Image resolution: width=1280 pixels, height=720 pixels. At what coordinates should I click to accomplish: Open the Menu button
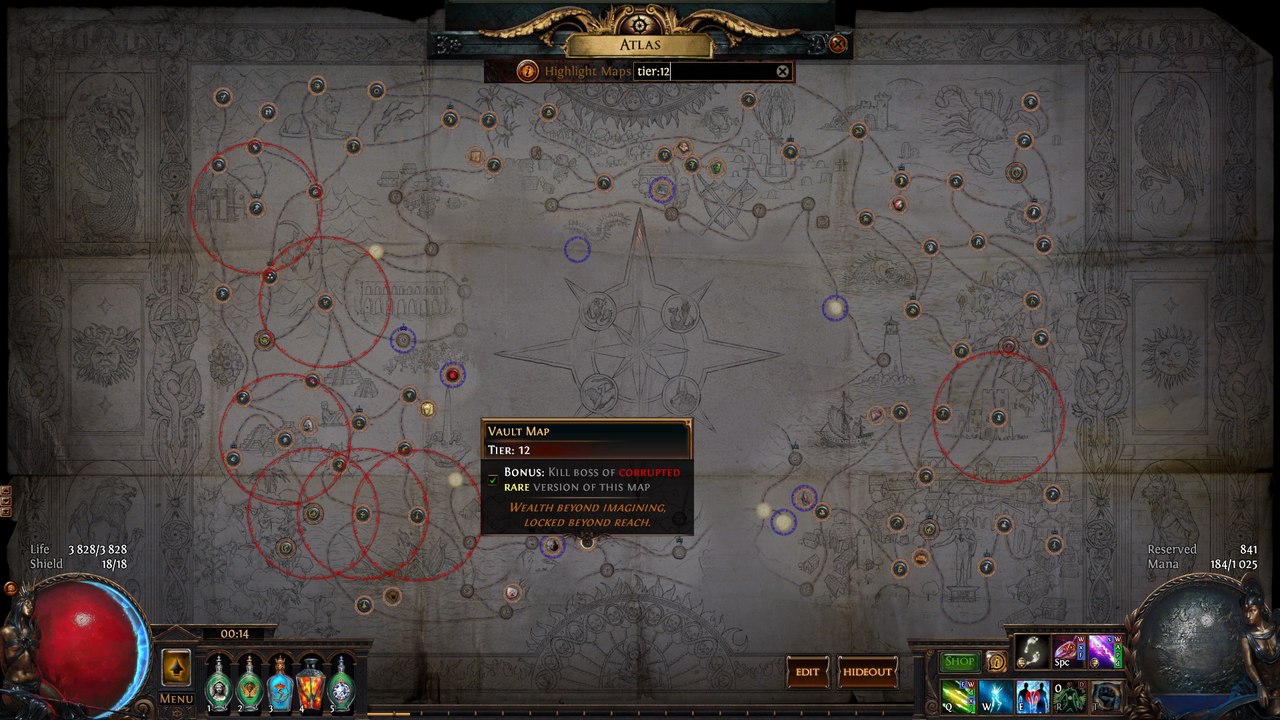tap(176, 698)
